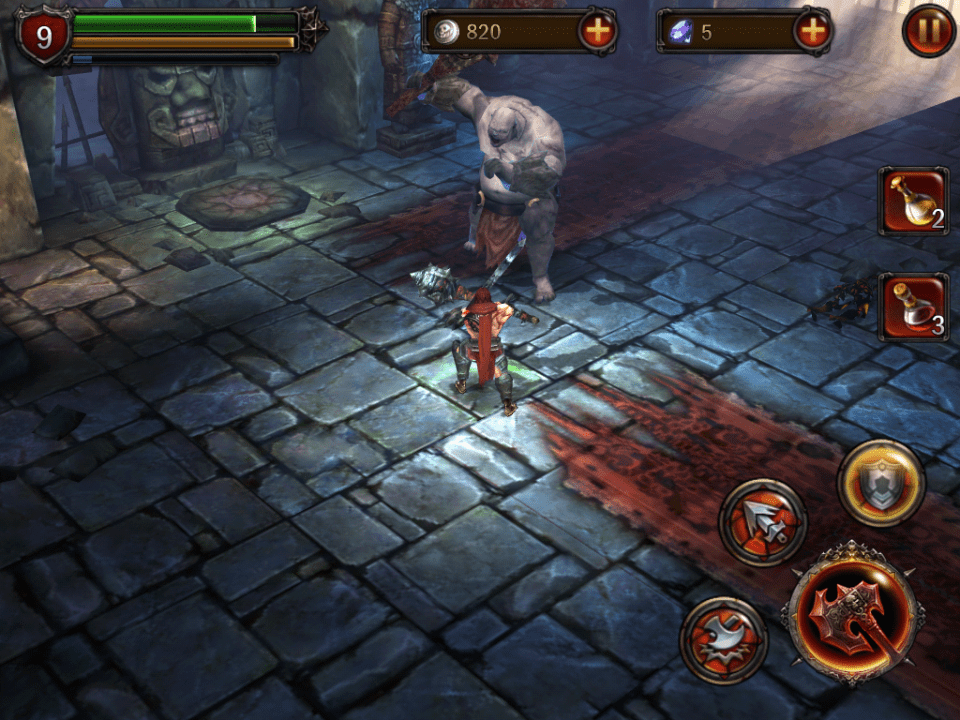Tap the plus button beside 820 coins

(597, 31)
